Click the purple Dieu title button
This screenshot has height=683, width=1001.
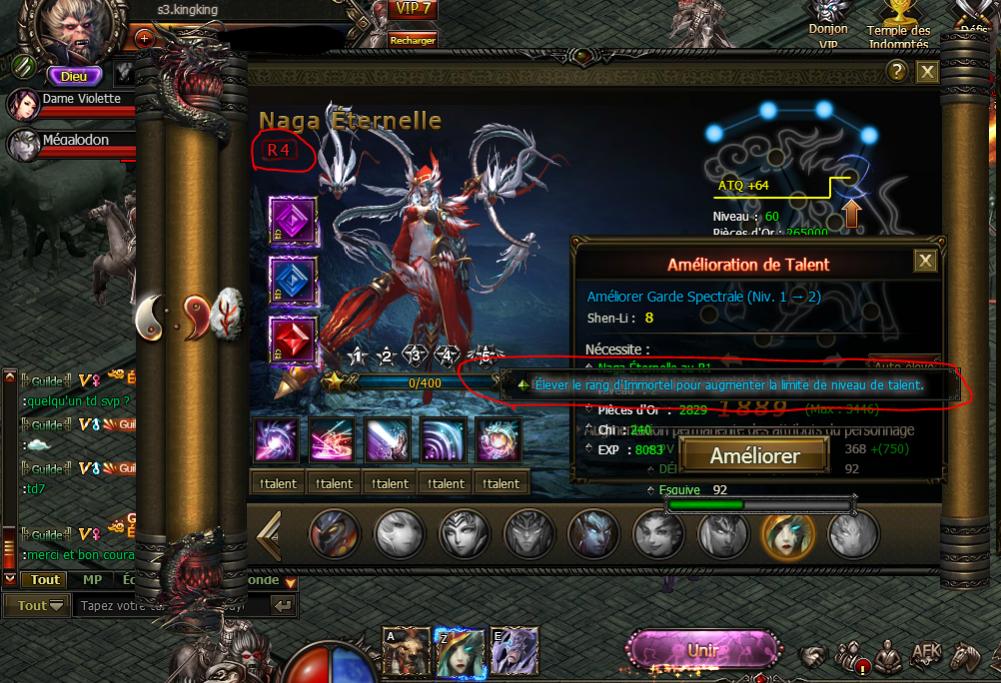pos(75,75)
